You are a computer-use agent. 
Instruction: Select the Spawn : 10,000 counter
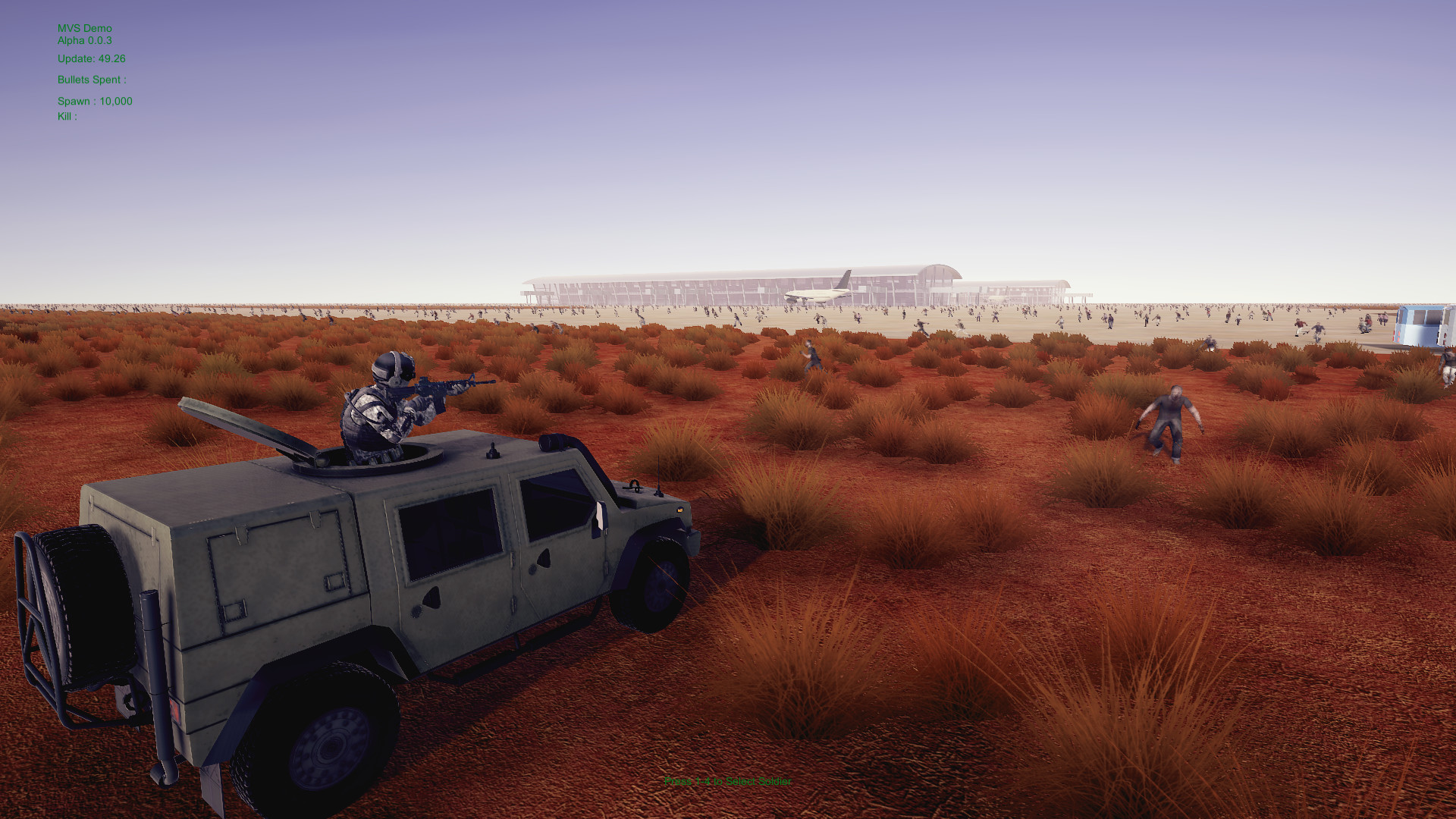96,101
